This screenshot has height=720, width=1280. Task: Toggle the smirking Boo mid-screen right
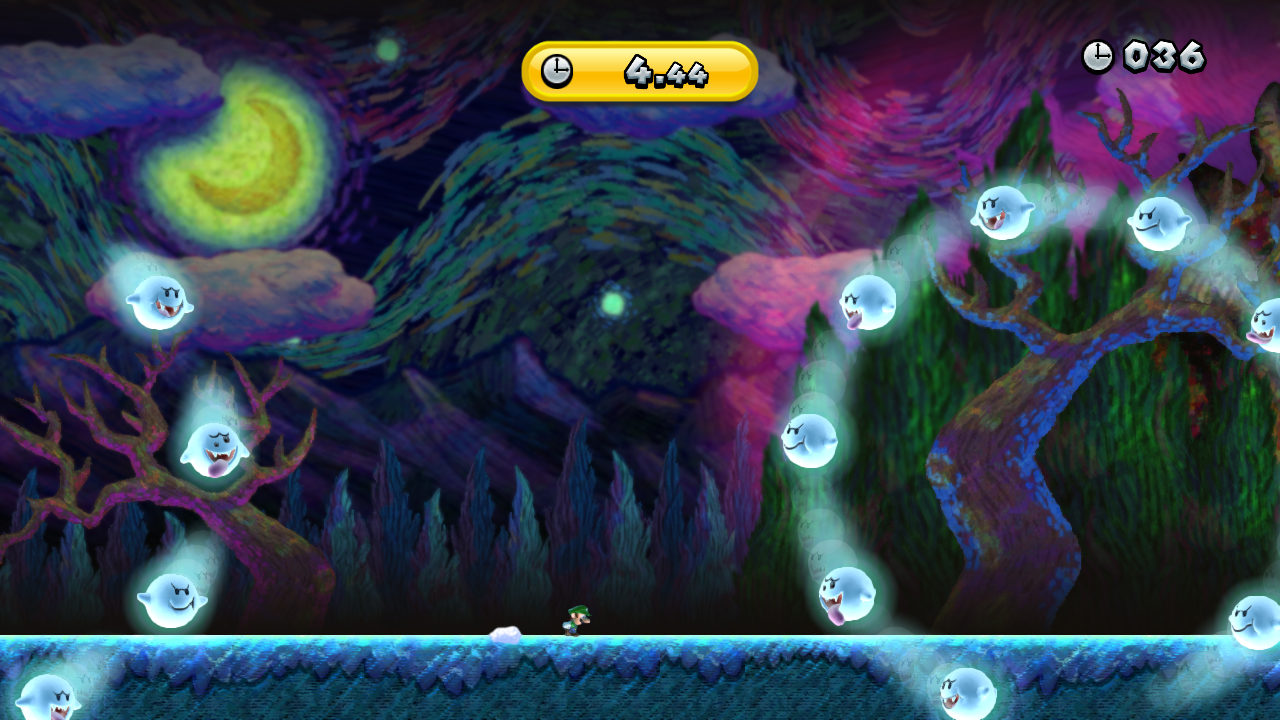click(812, 438)
